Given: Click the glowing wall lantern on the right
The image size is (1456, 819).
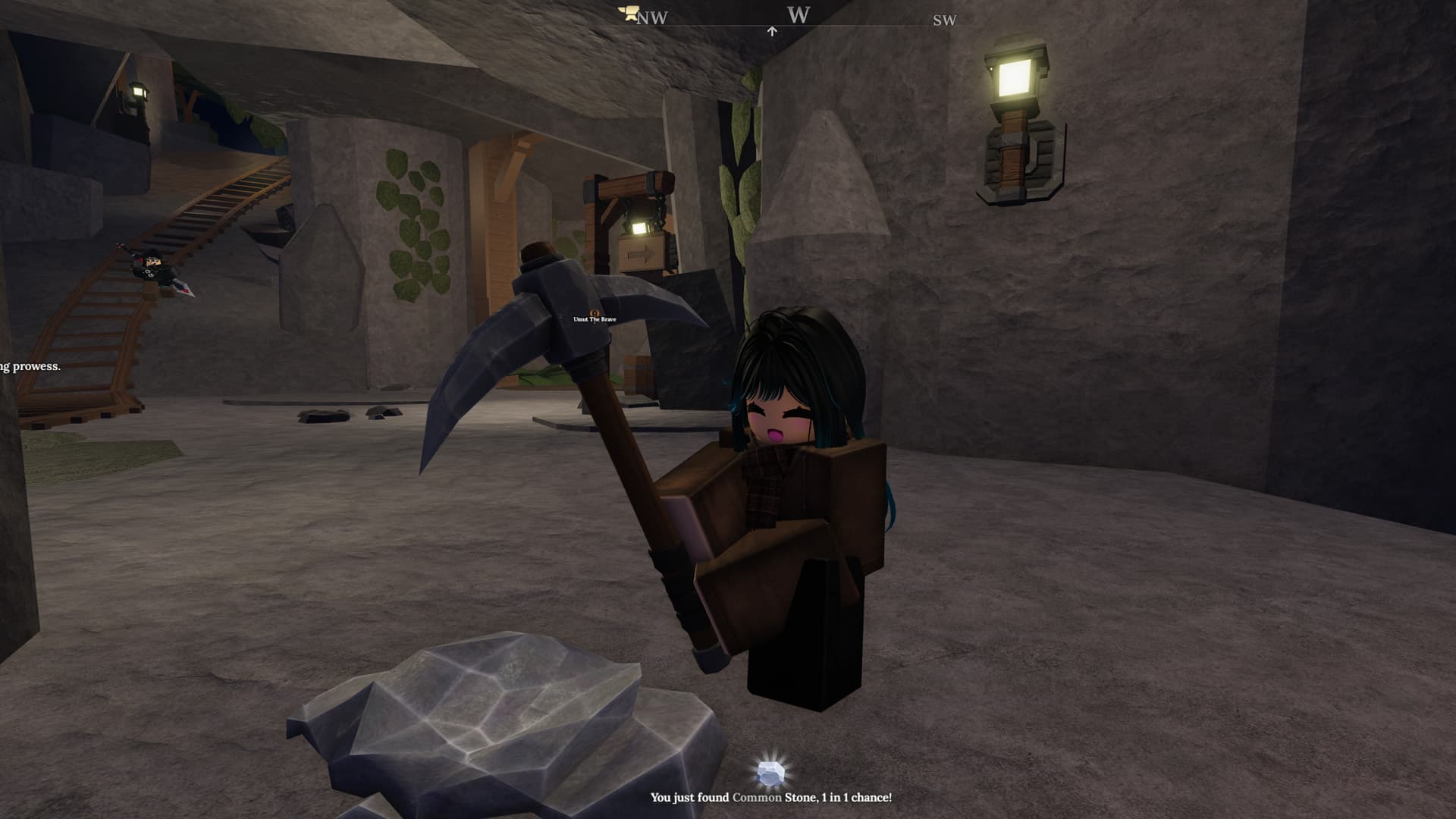Looking at the screenshot, I should point(1015,80).
